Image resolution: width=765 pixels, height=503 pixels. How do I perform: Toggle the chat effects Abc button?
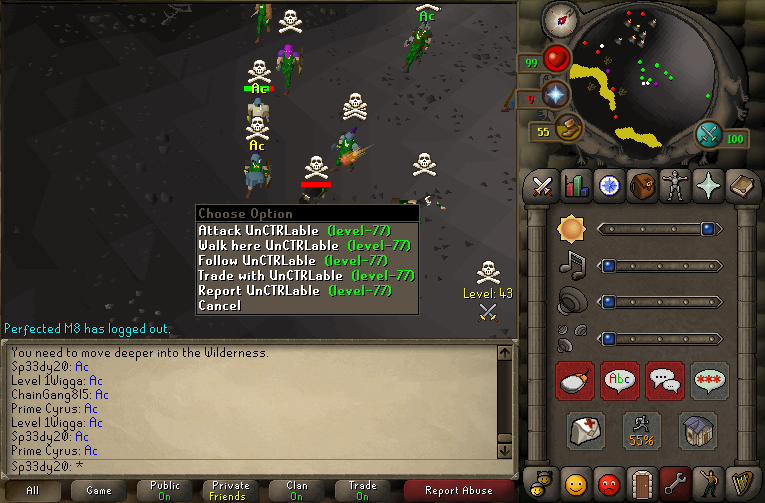click(620, 381)
